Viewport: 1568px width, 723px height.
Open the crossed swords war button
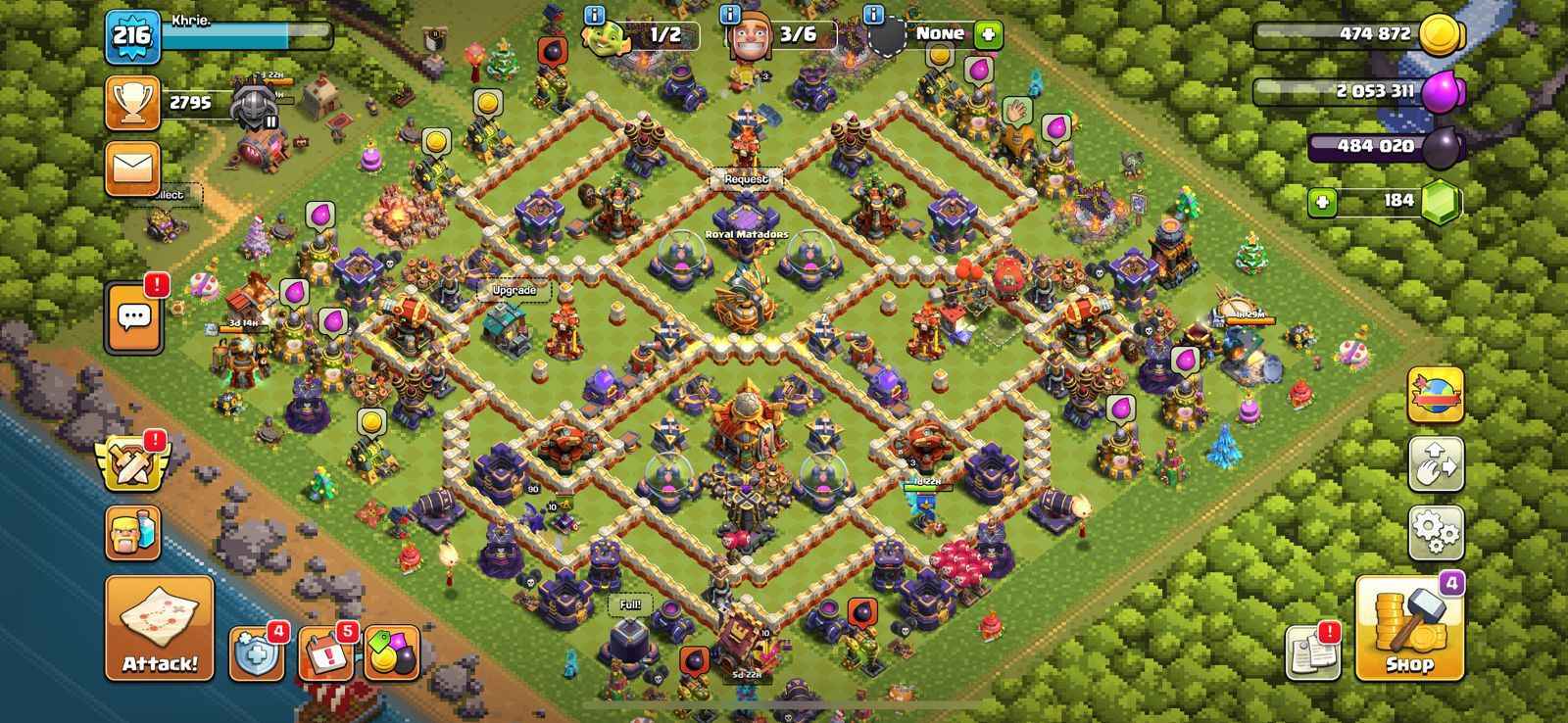coord(132,462)
